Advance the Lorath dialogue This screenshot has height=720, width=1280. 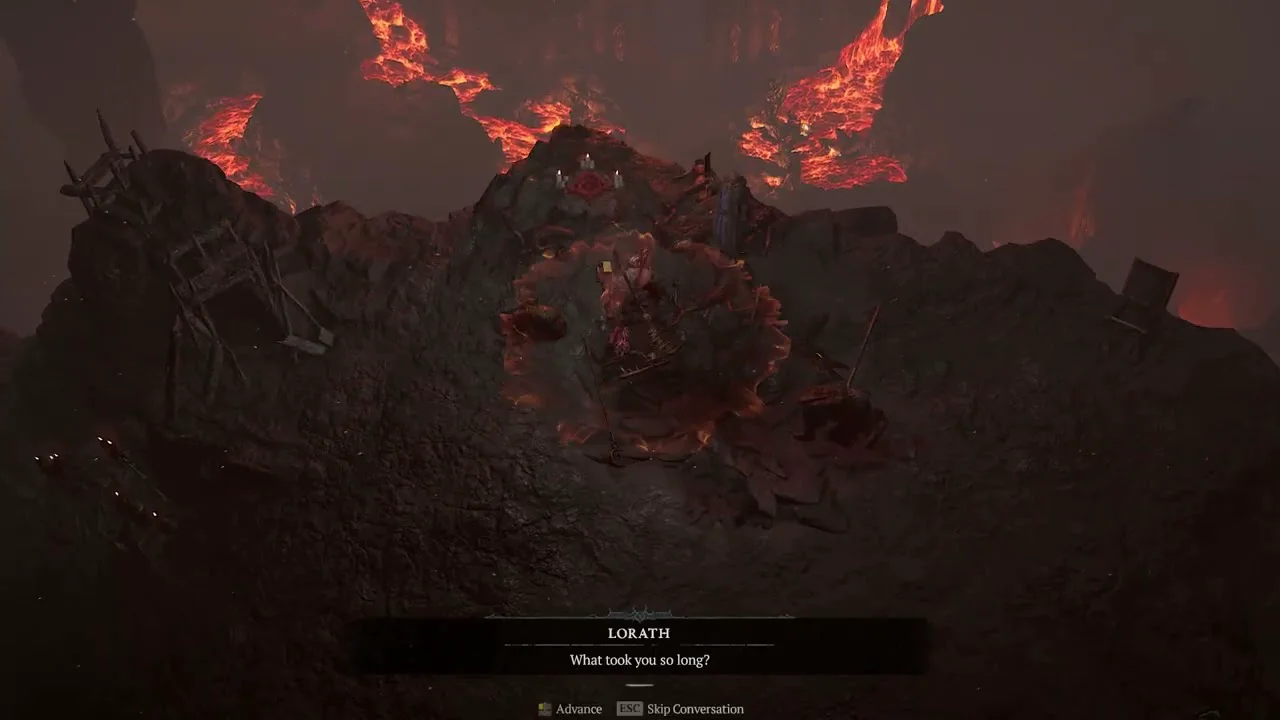(x=571, y=709)
